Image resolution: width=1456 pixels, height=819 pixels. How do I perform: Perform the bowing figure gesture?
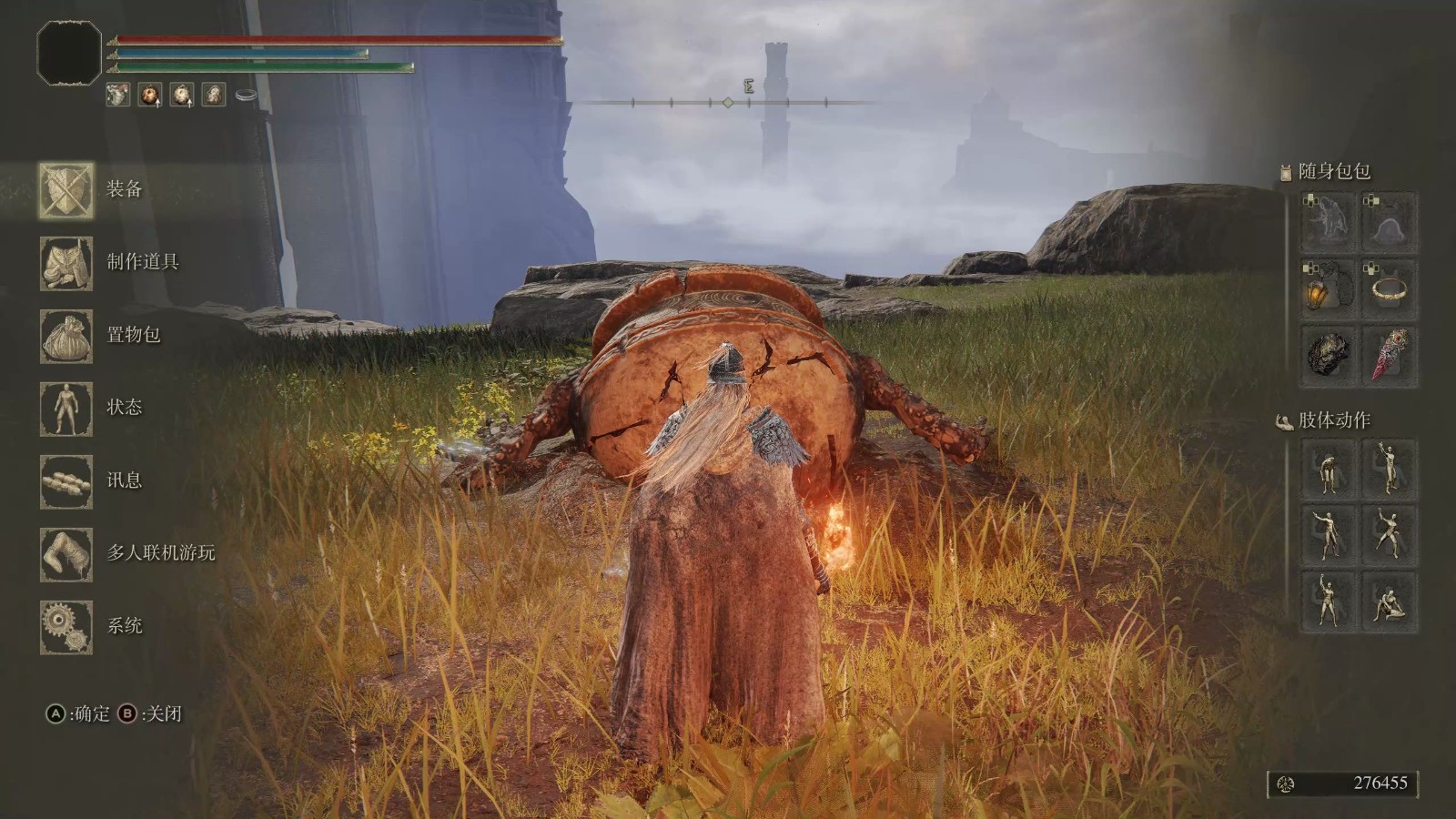click(1326, 470)
